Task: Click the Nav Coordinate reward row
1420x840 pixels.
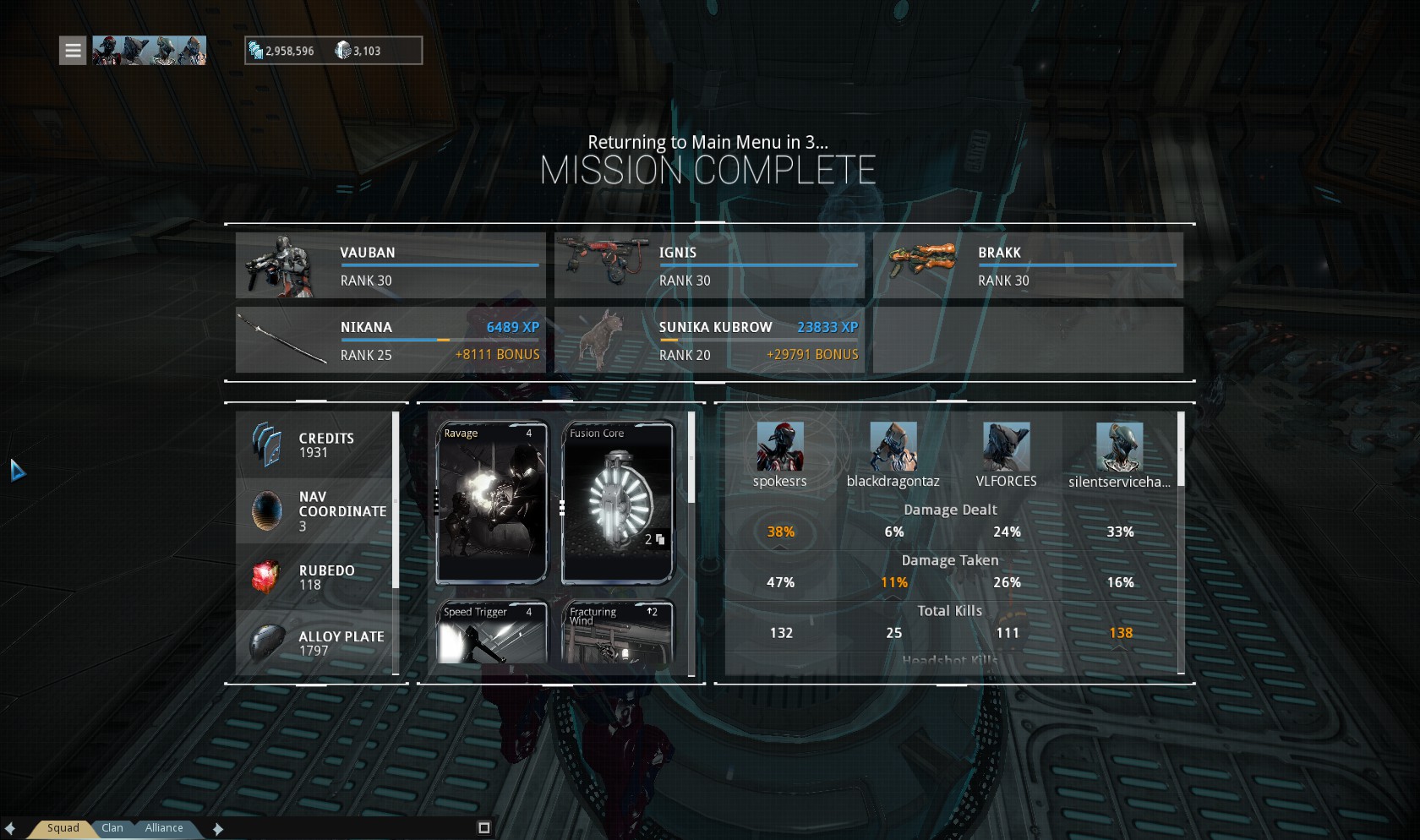Action: pos(314,511)
